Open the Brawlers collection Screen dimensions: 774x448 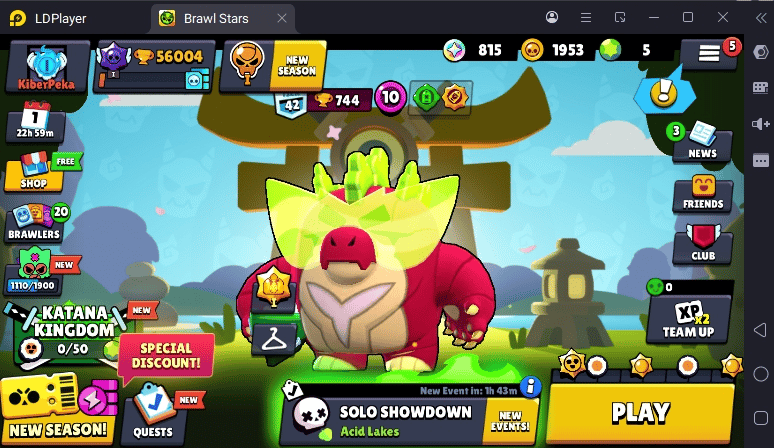36,223
